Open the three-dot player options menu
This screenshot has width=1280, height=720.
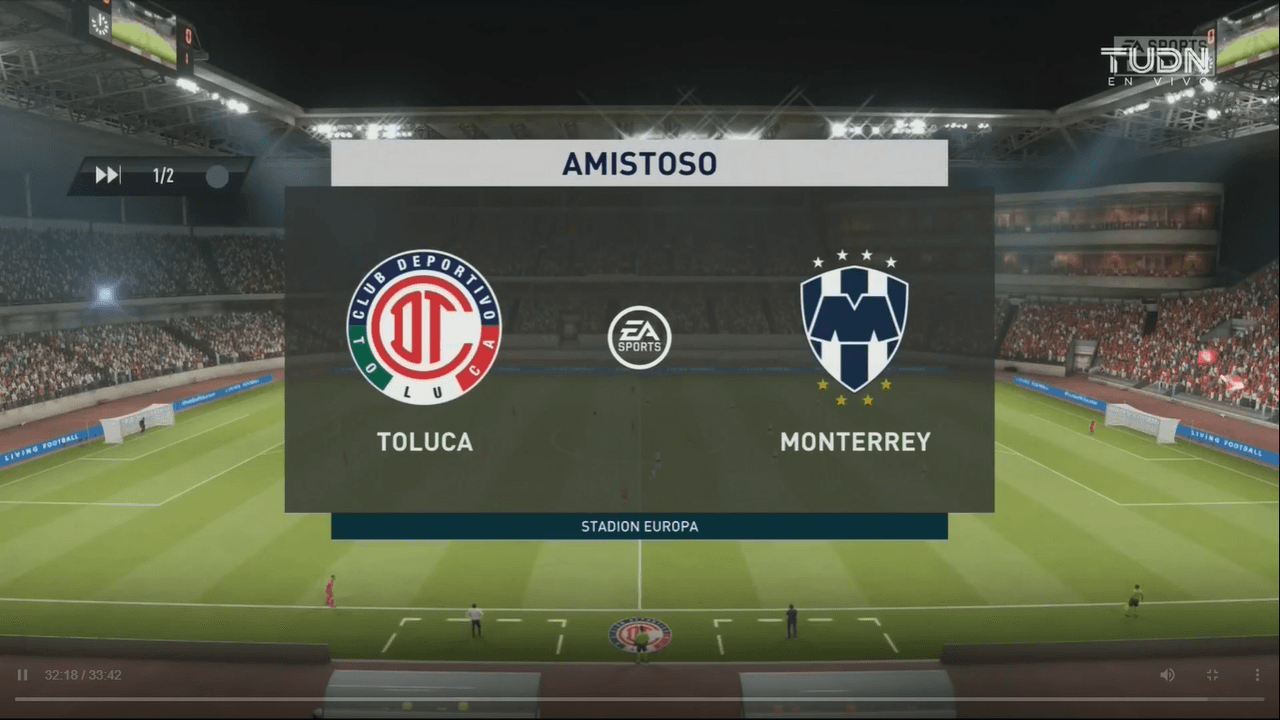1257,674
